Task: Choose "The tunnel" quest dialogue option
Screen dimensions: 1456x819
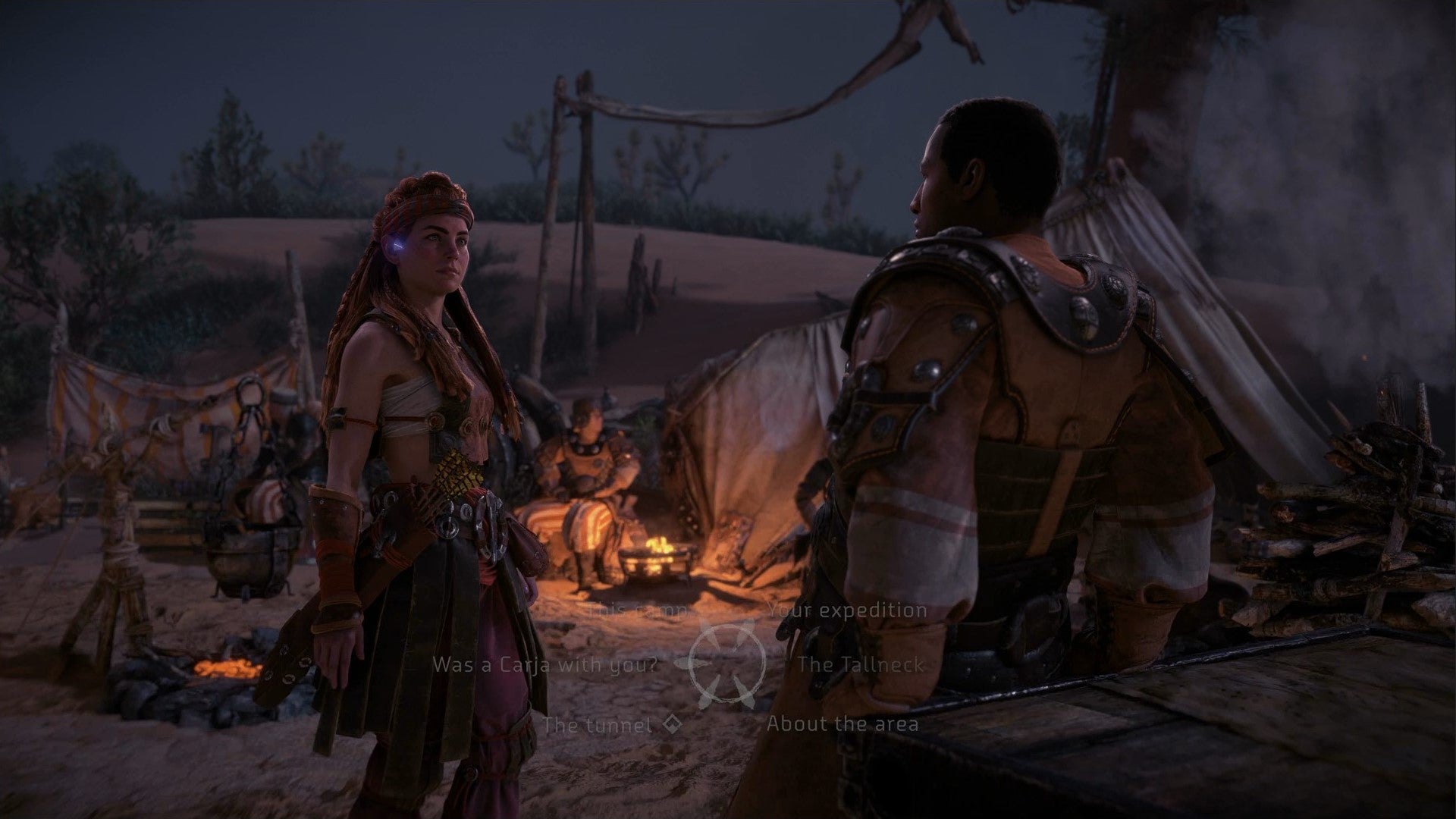Action: pyautogui.click(x=598, y=724)
